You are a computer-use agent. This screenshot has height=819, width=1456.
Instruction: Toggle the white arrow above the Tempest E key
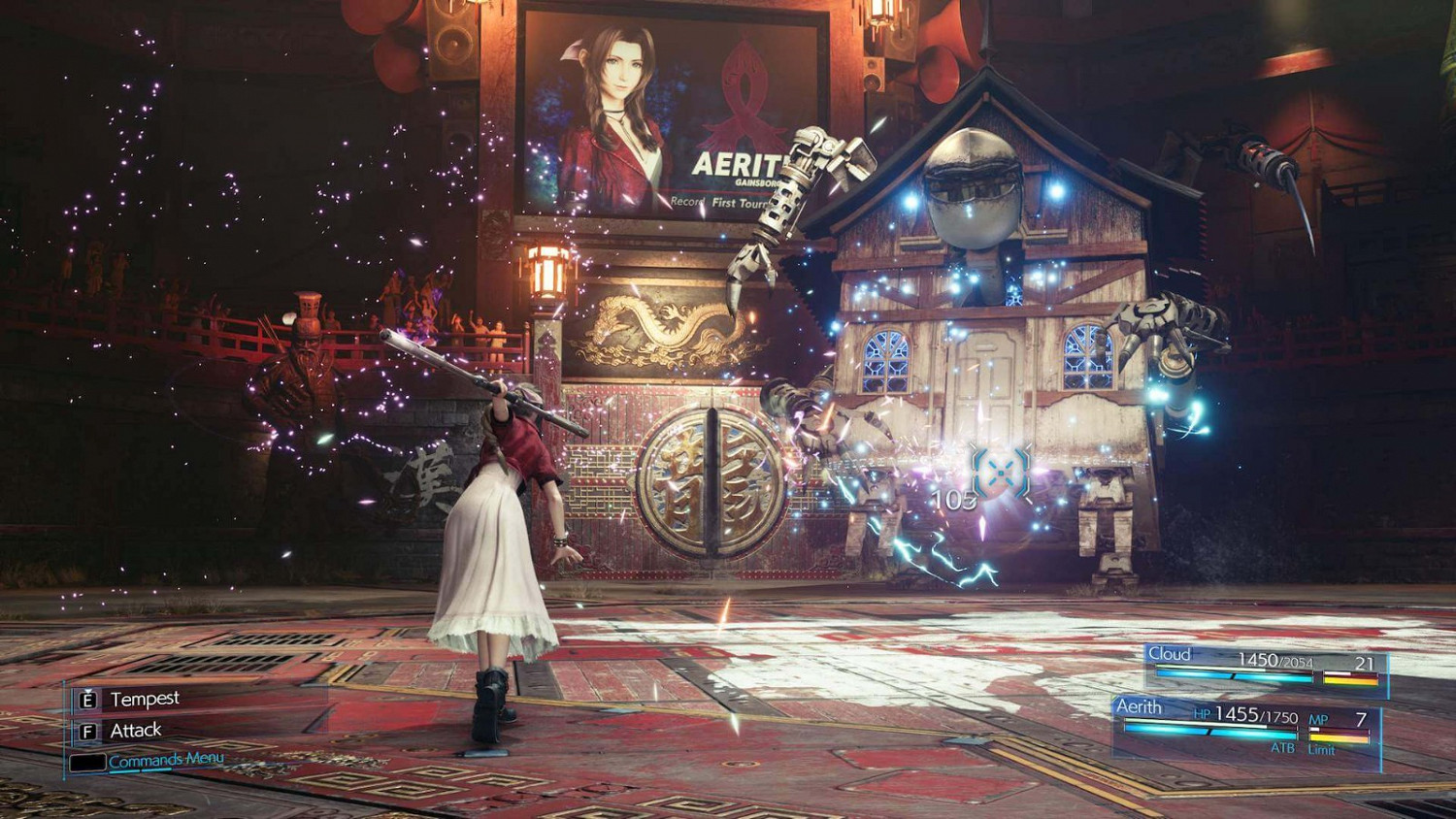pos(86,689)
